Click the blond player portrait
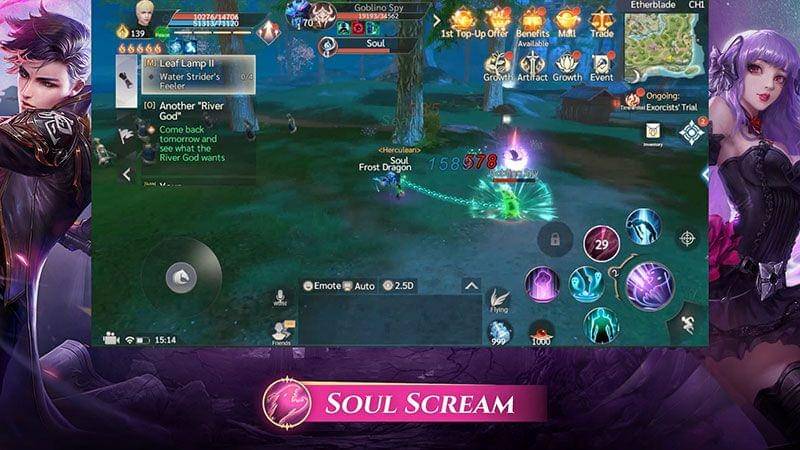 coord(147,14)
